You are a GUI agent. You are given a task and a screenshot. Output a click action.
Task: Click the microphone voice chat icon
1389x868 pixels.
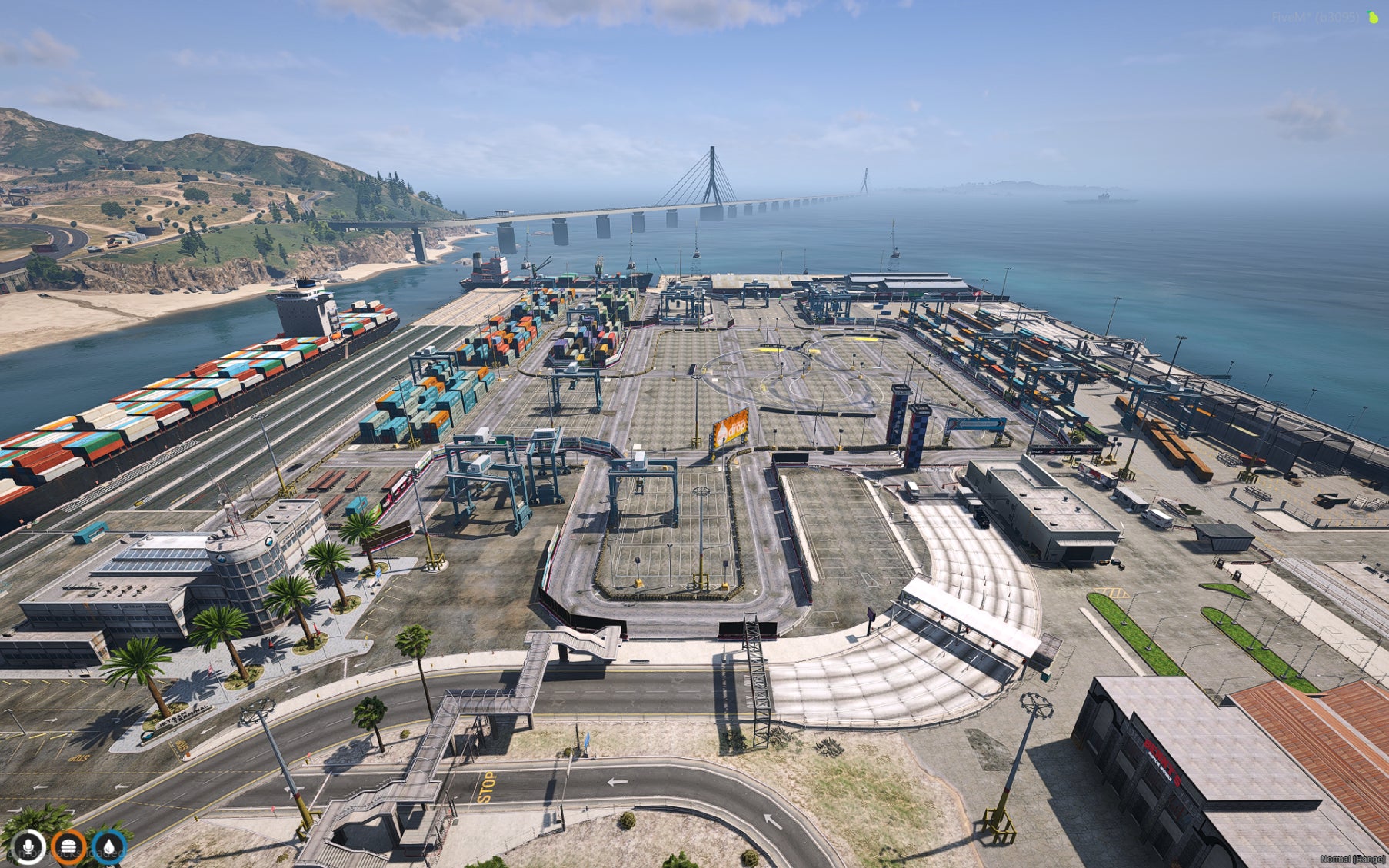click(28, 847)
